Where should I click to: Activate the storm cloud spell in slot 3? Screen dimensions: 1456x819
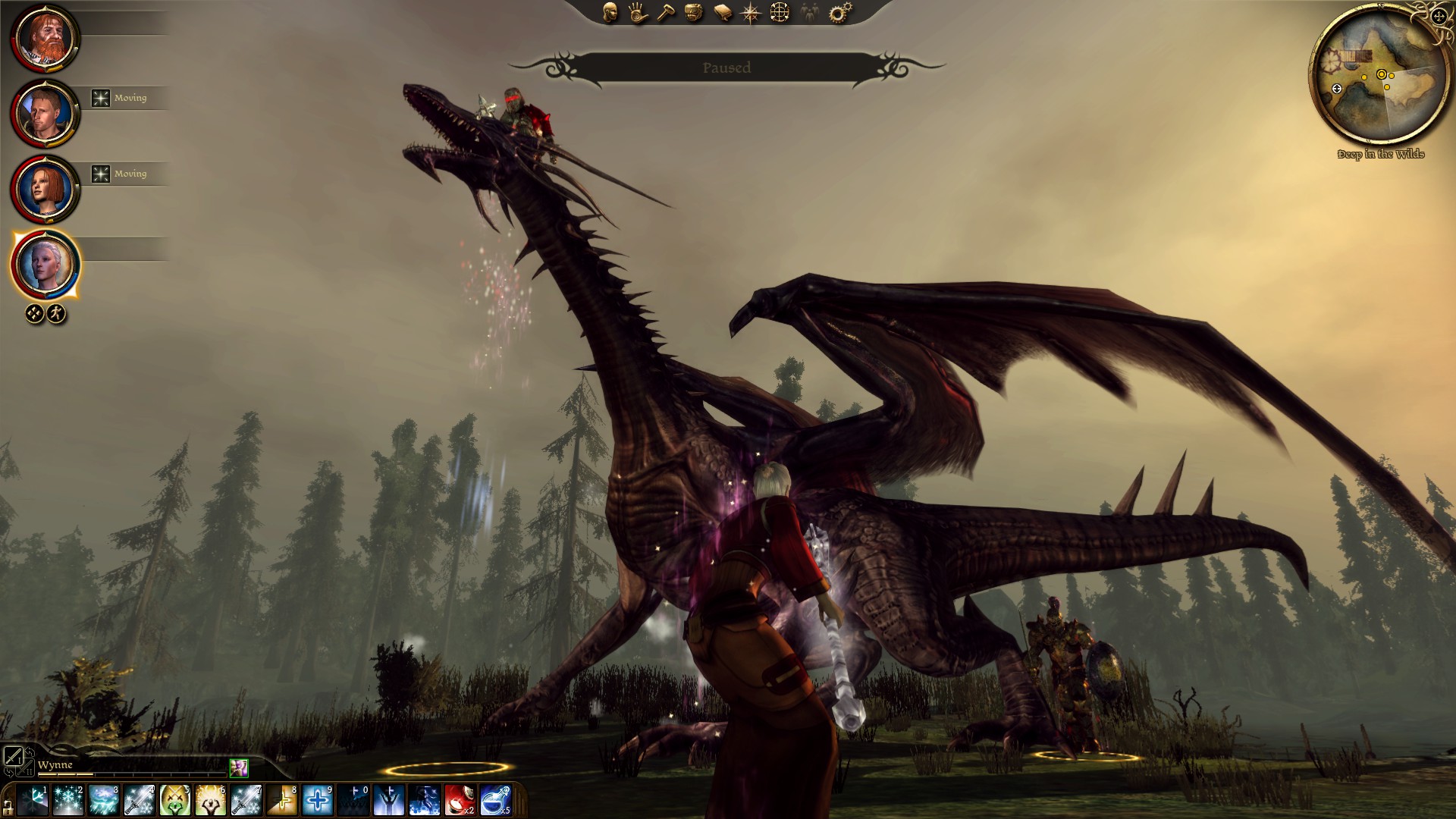[104, 800]
